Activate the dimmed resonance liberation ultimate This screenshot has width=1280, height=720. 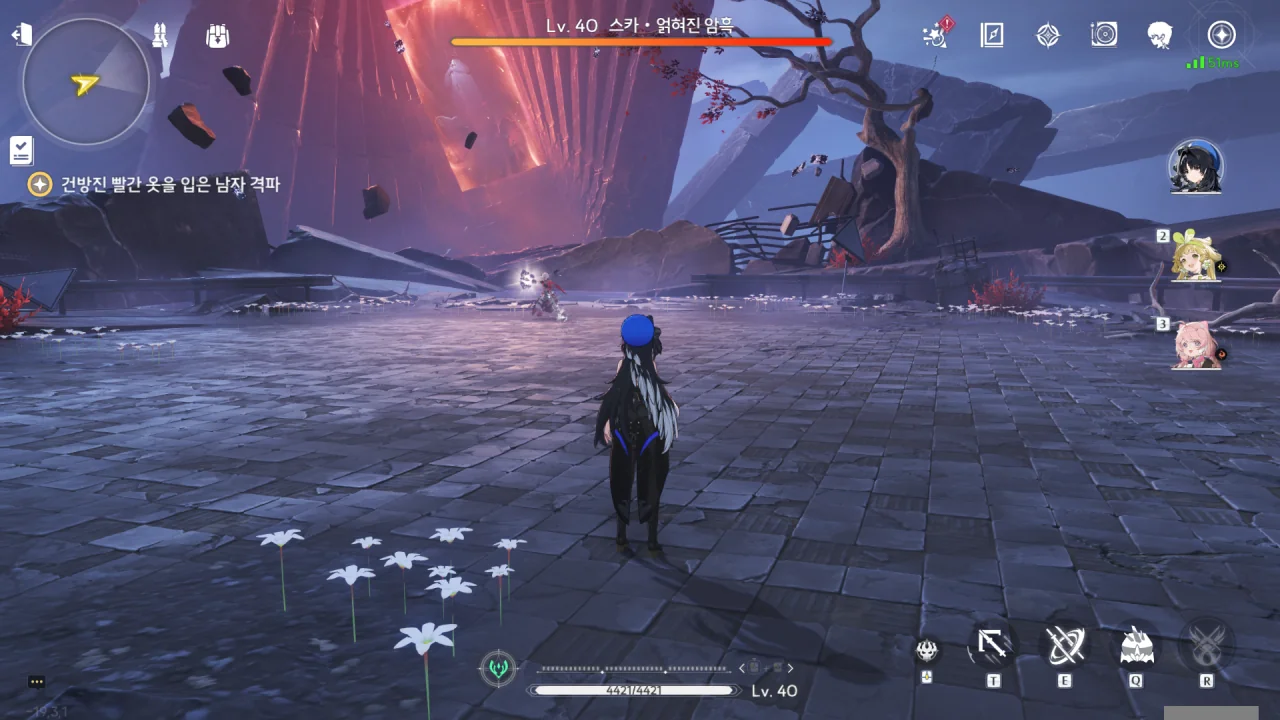[1207, 645]
